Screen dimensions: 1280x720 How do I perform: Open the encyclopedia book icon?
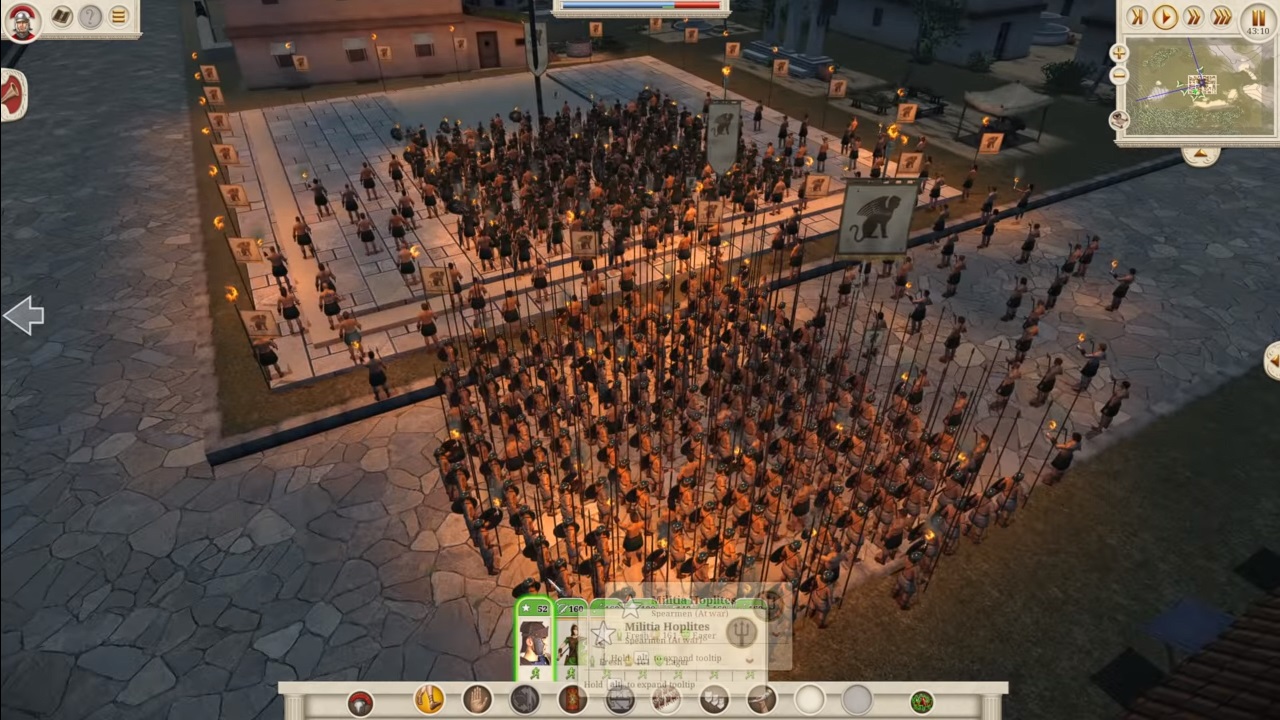coord(61,17)
